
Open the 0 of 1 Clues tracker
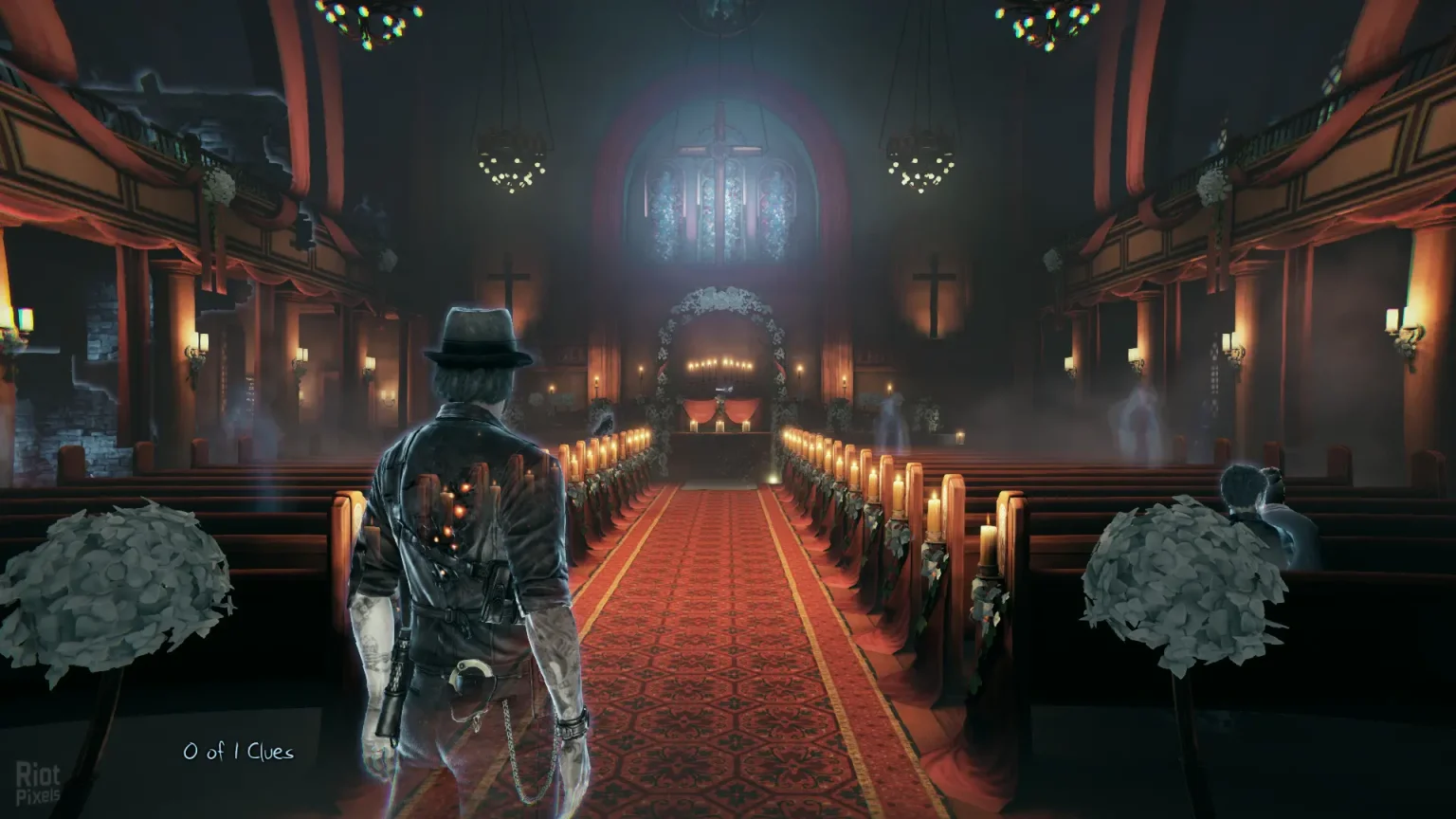[x=238, y=752]
